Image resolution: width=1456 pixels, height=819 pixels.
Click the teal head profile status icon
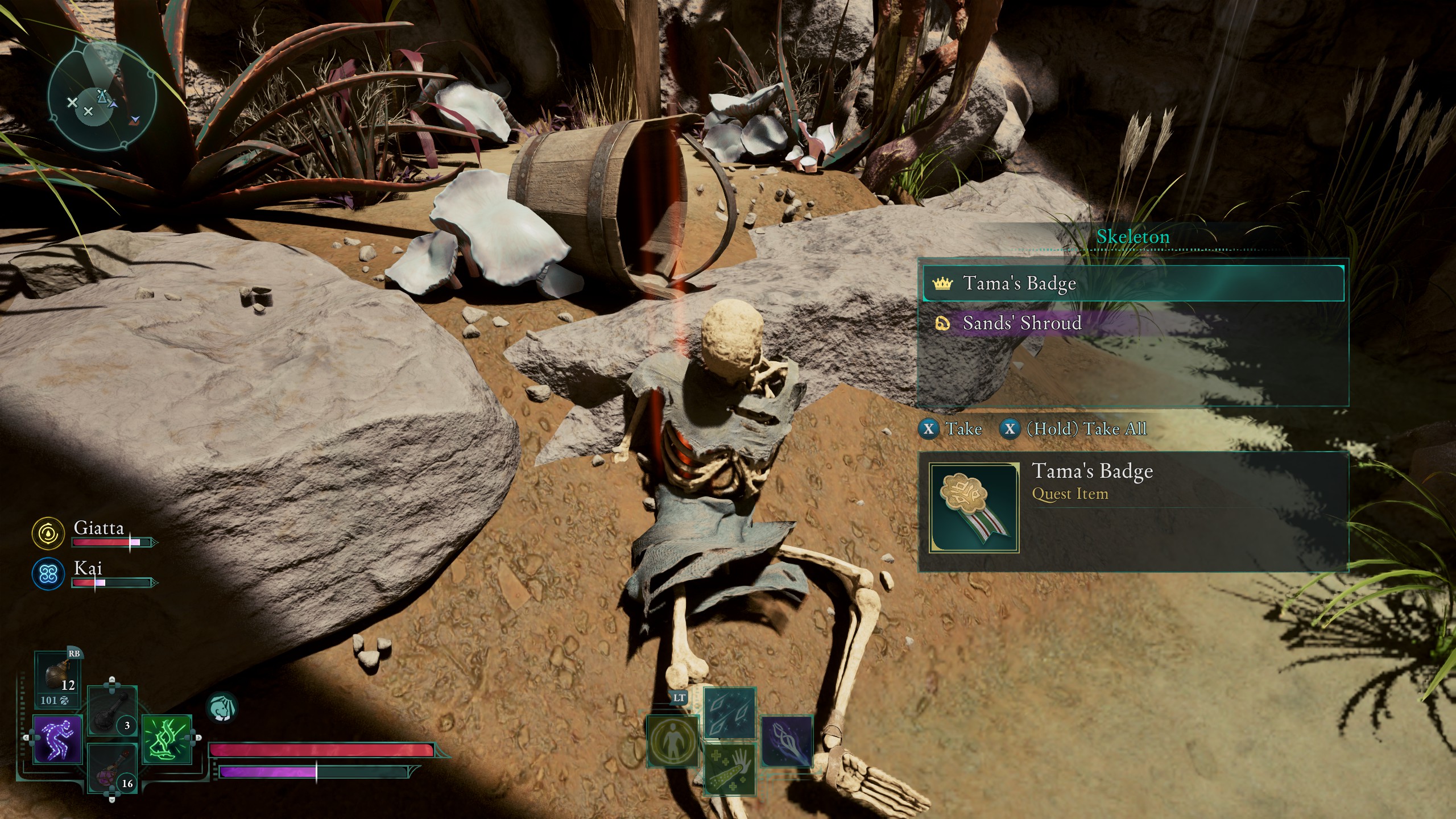pos(221,708)
